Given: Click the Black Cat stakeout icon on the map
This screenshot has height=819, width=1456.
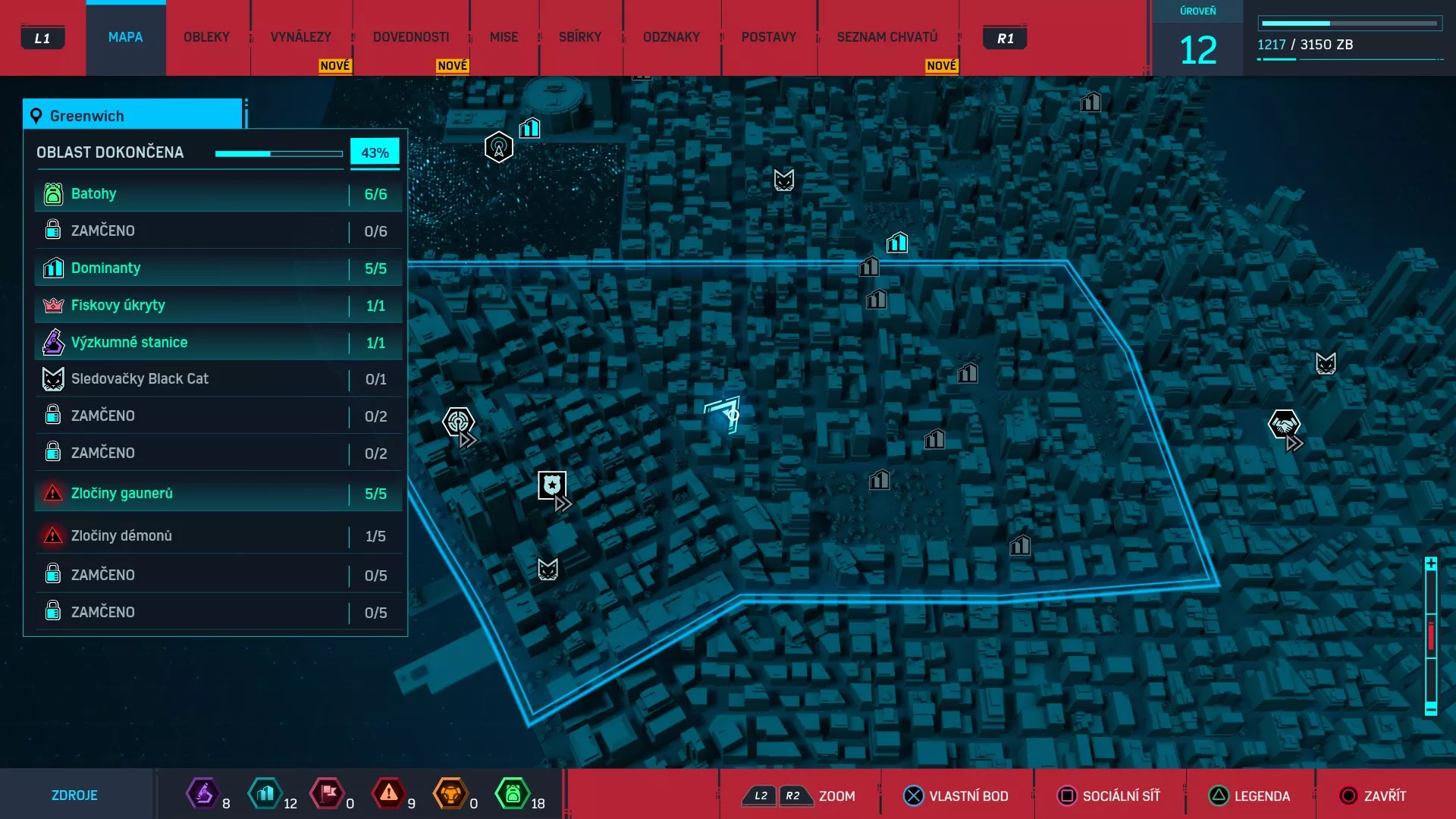Looking at the screenshot, I should (784, 180).
